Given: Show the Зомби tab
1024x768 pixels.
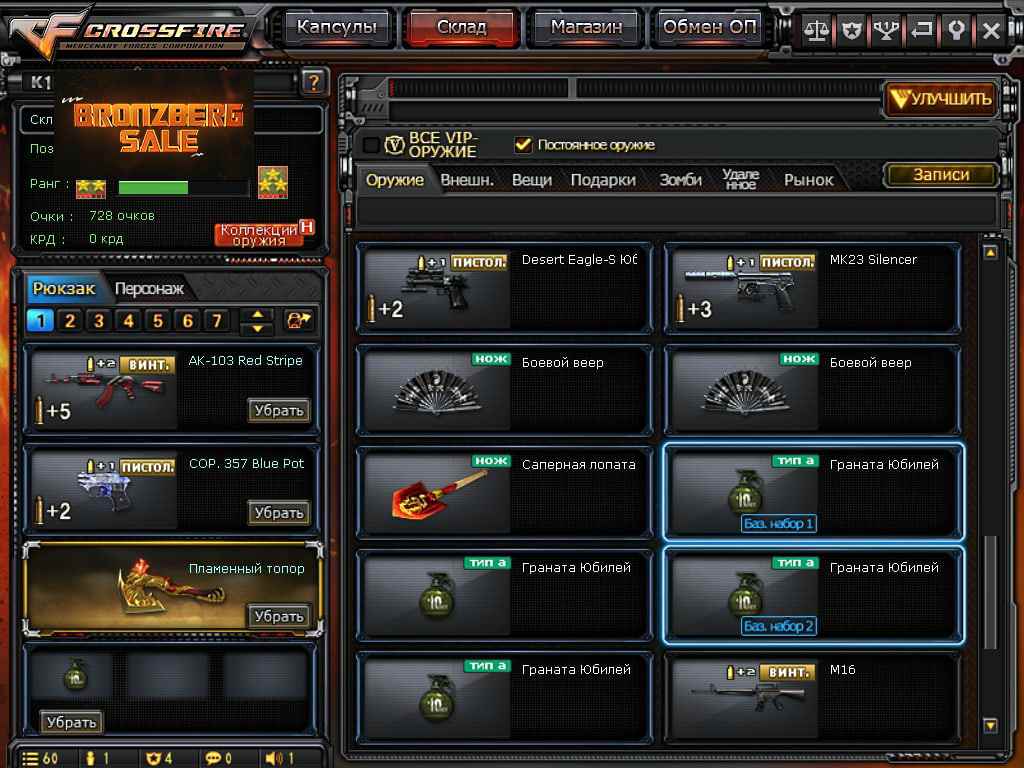Looking at the screenshot, I should point(680,180).
